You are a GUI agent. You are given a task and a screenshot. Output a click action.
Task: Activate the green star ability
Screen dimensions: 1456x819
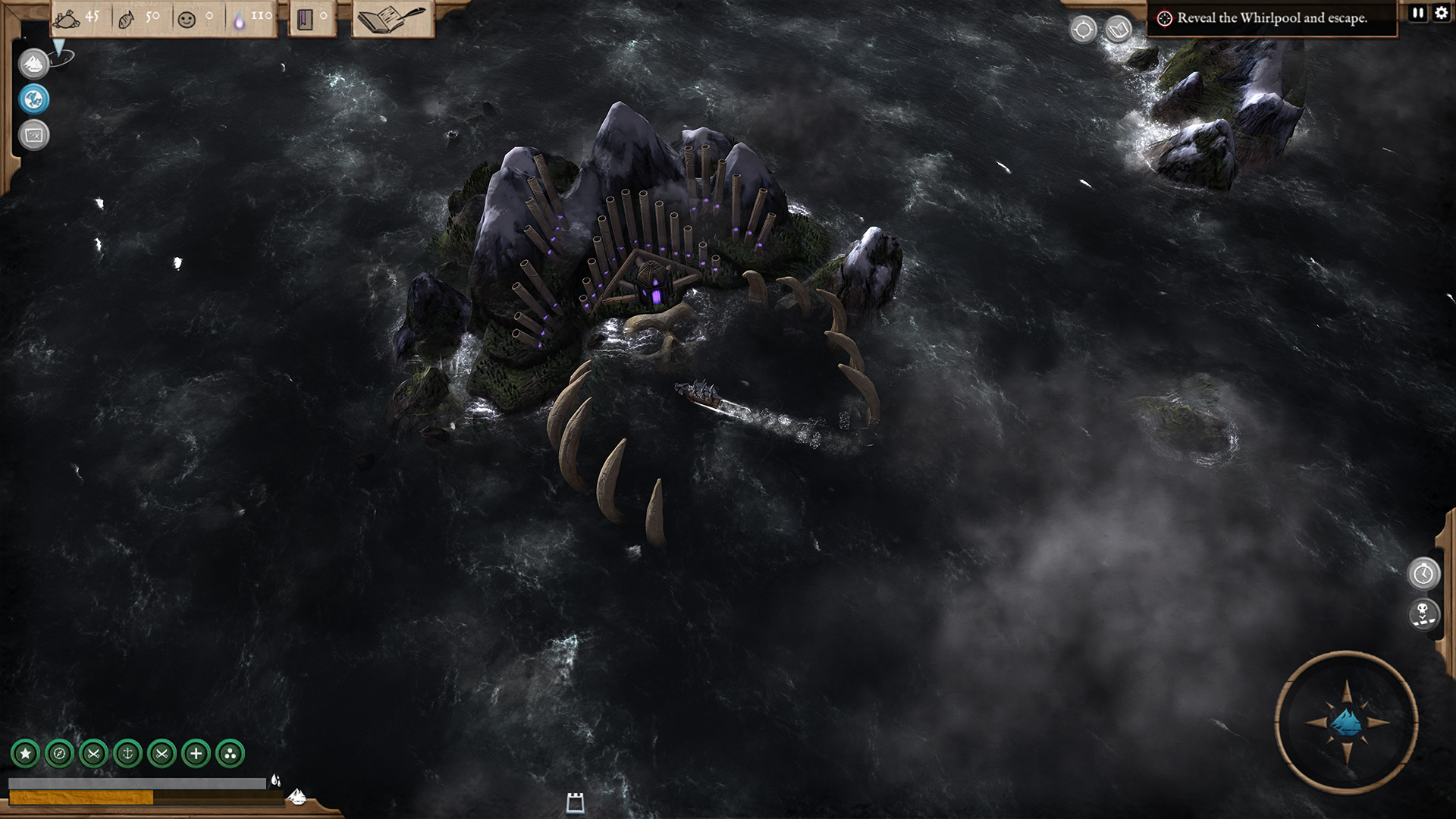click(x=25, y=754)
